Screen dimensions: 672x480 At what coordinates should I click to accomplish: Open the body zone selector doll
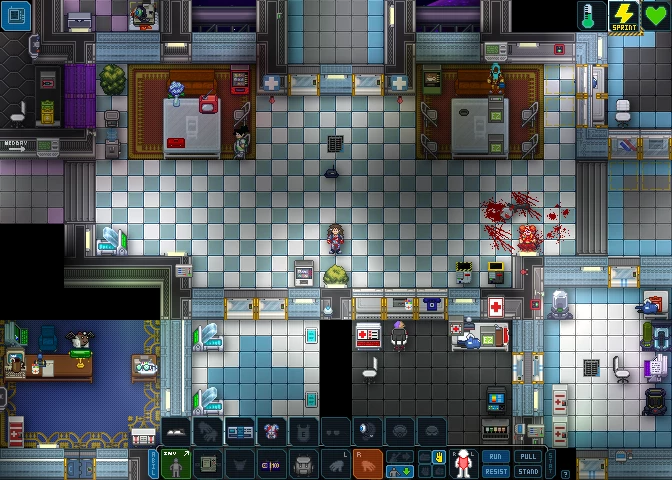[x=463, y=464]
